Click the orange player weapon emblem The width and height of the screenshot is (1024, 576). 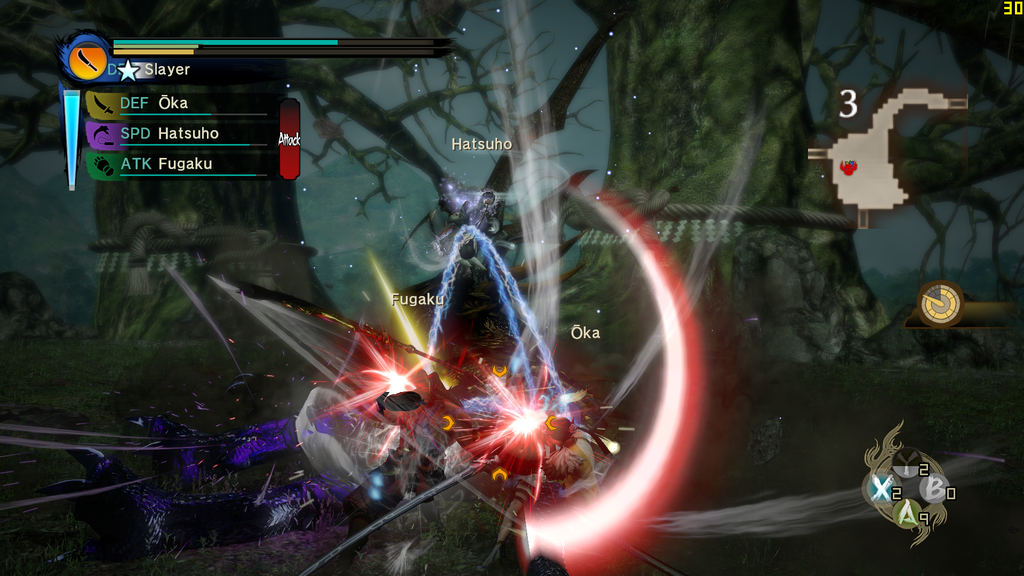point(87,59)
